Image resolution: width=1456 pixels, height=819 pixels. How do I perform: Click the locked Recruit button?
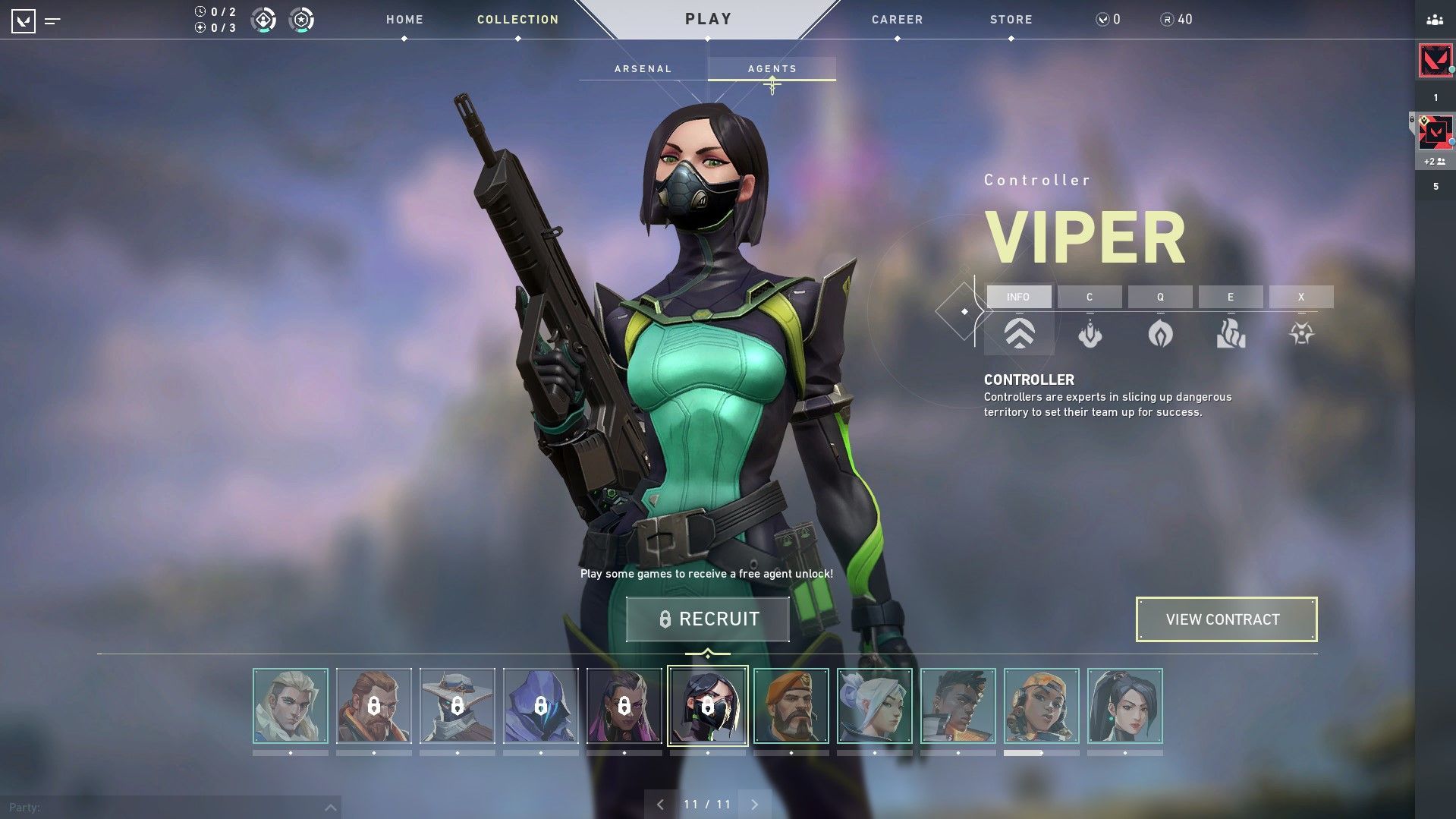[707, 619]
